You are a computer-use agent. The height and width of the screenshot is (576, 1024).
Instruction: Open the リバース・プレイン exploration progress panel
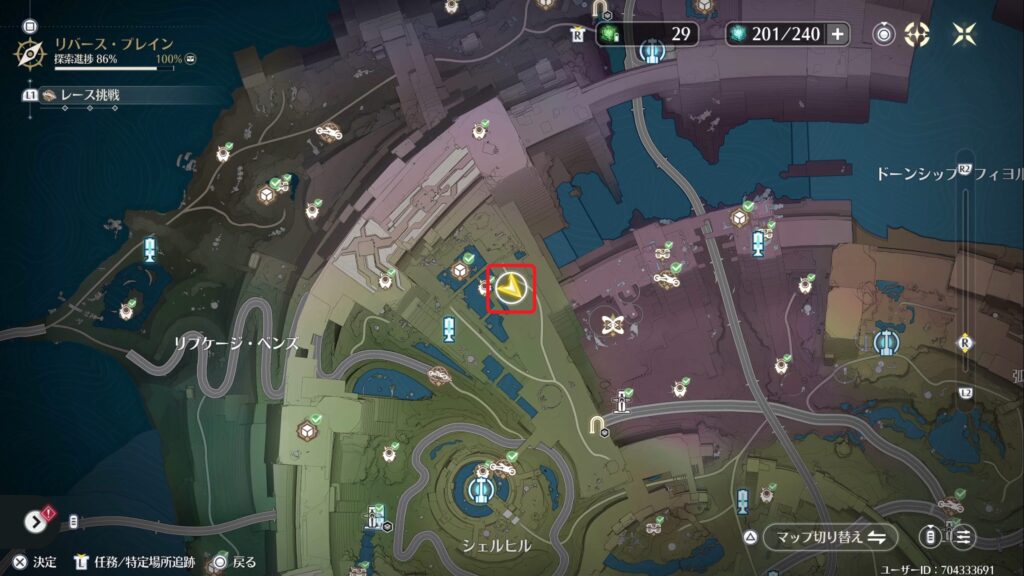click(x=100, y=50)
